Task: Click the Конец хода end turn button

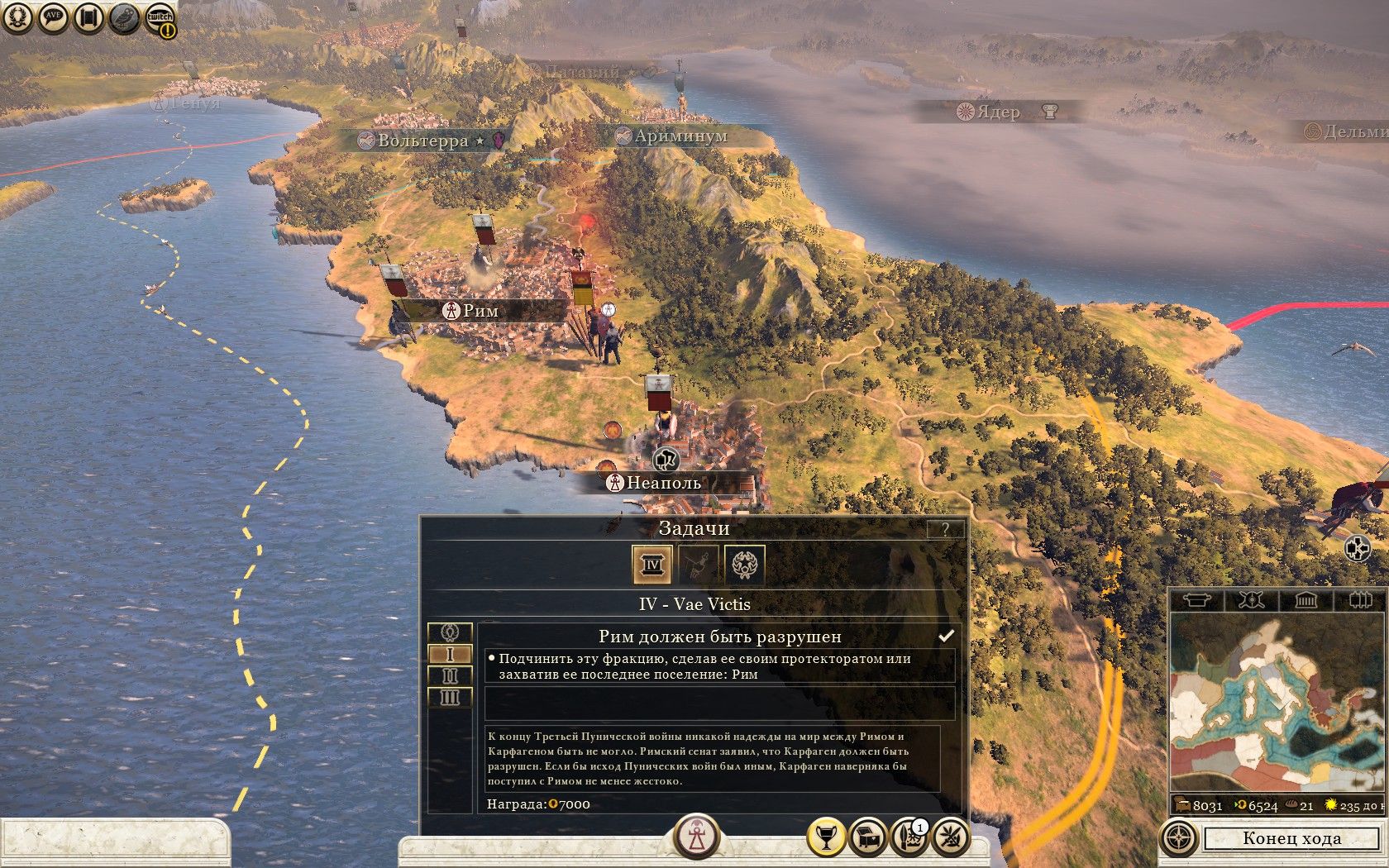Action: [1291, 838]
